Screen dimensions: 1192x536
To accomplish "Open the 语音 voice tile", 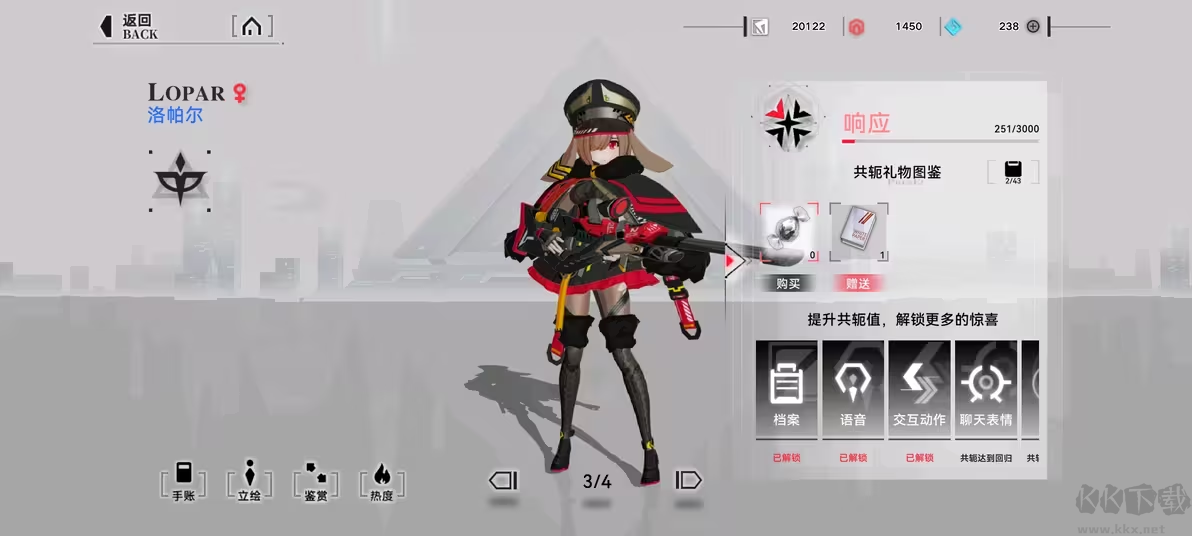I will (x=853, y=390).
